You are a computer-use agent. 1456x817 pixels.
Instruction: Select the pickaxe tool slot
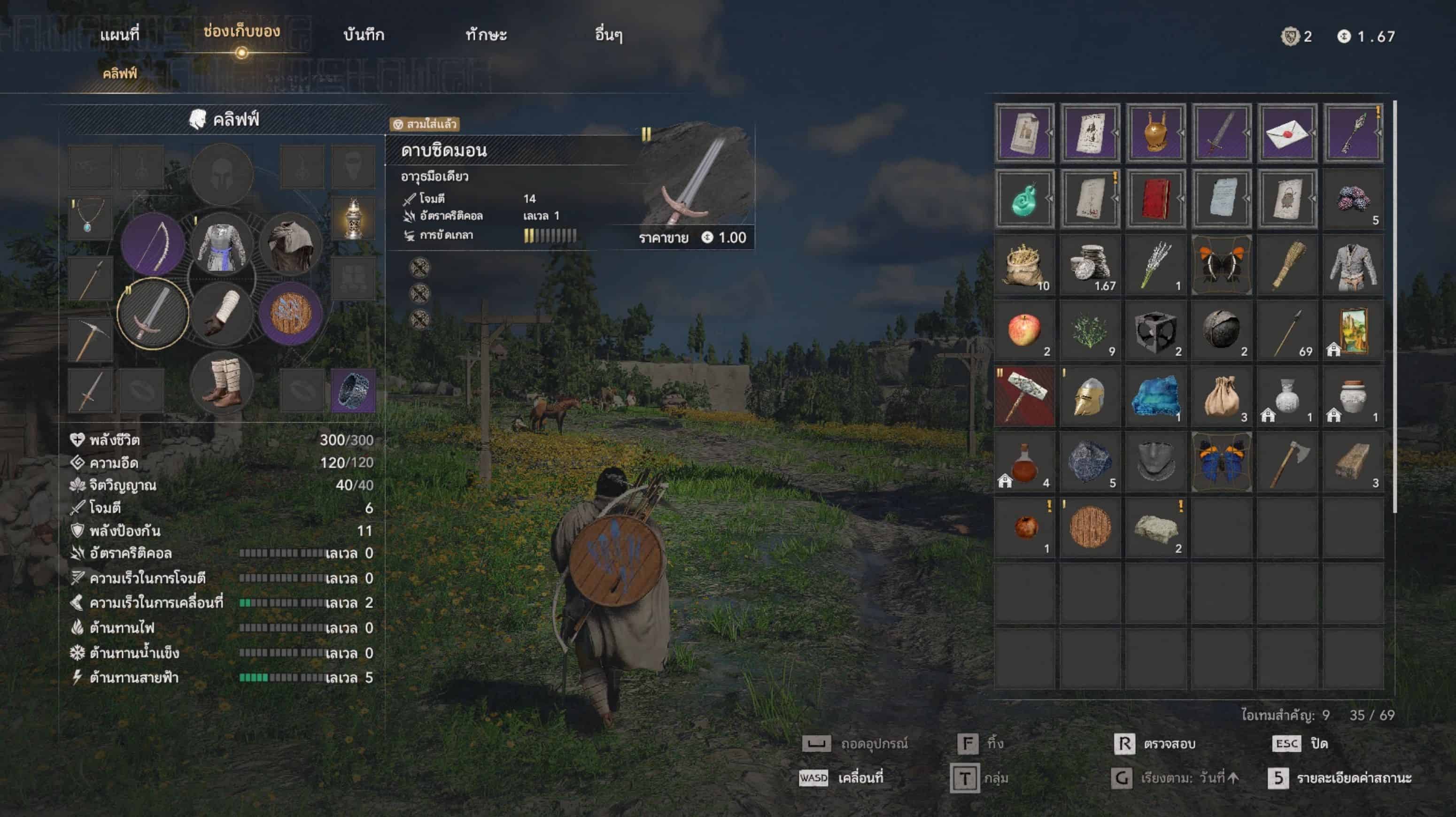90,339
